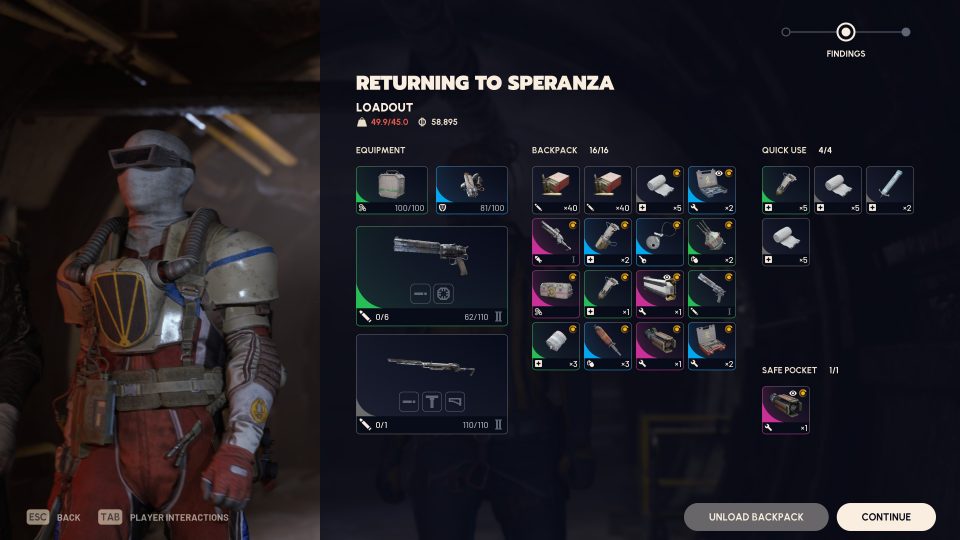Screen dimensions: 960x540
Task: Choose the equipped revolver weapon slot
Action: 432,275
